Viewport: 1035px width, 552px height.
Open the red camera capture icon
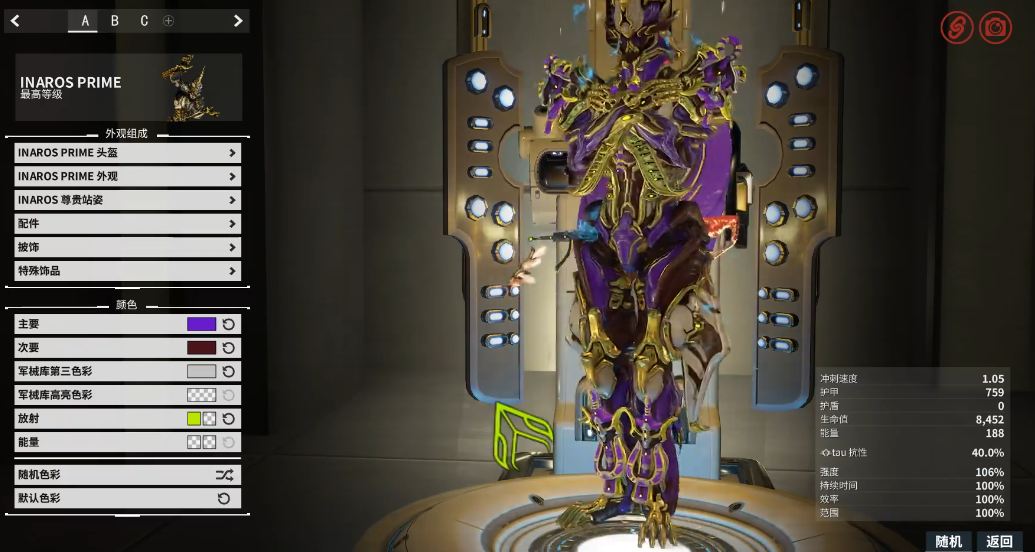coord(995,28)
